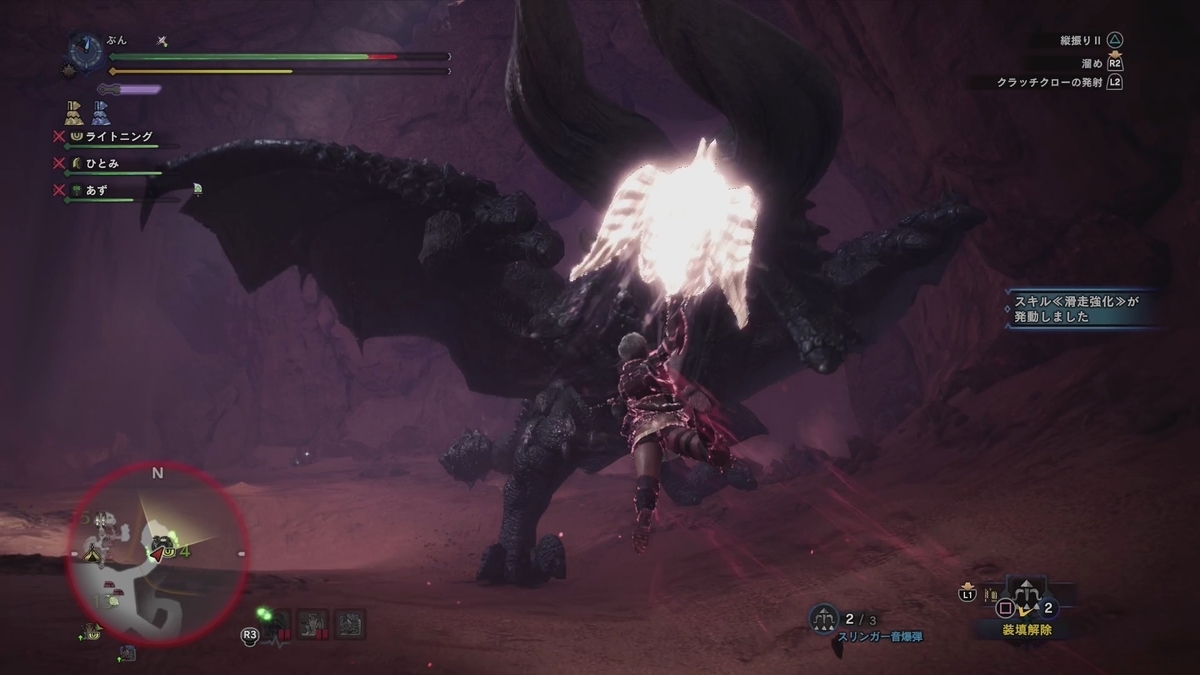Select the スリンガー音爆弾 slinger ammo icon

824,619
